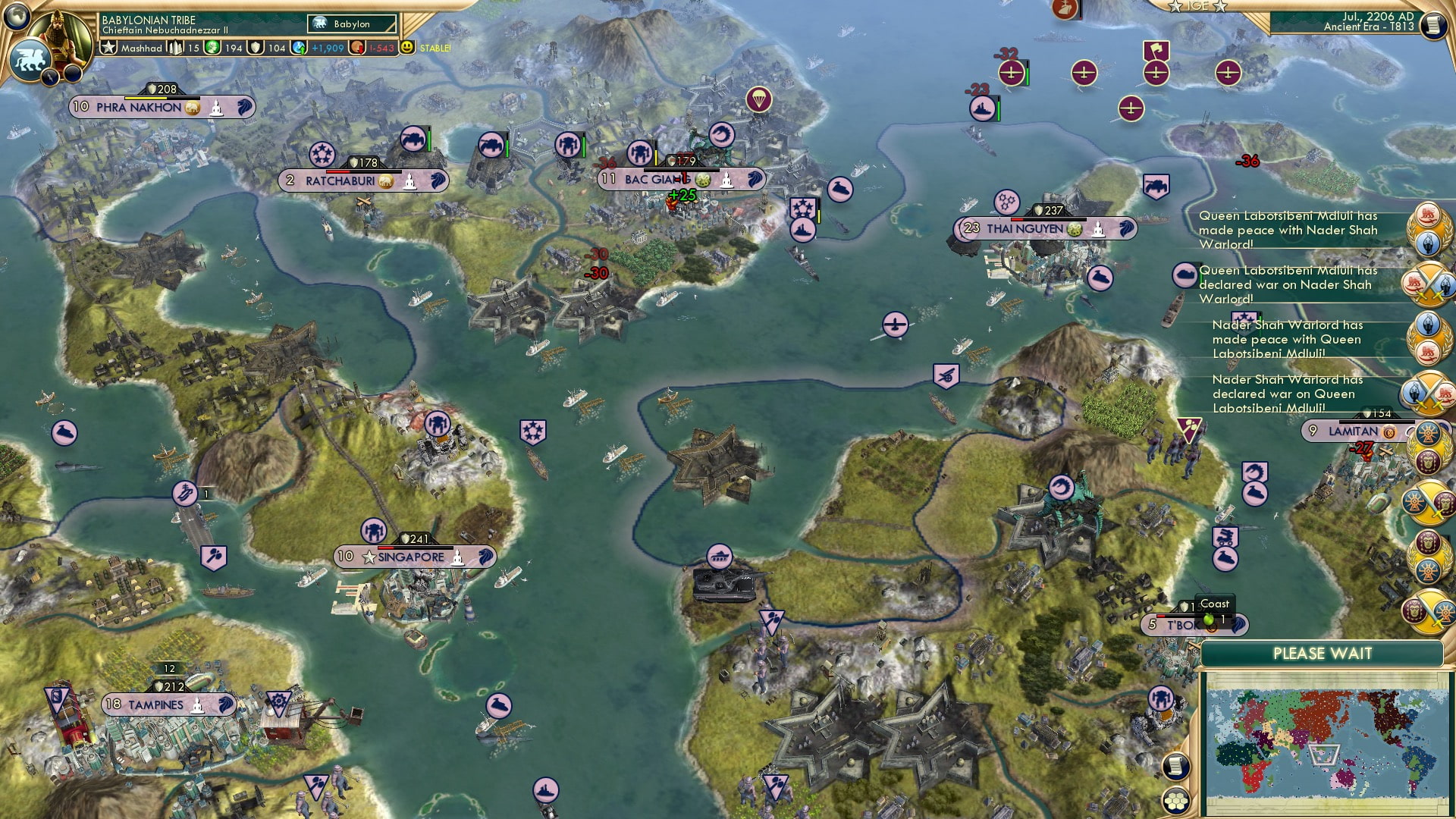
Task: Select the Babylonian lion civilization icon
Action: 32,59
